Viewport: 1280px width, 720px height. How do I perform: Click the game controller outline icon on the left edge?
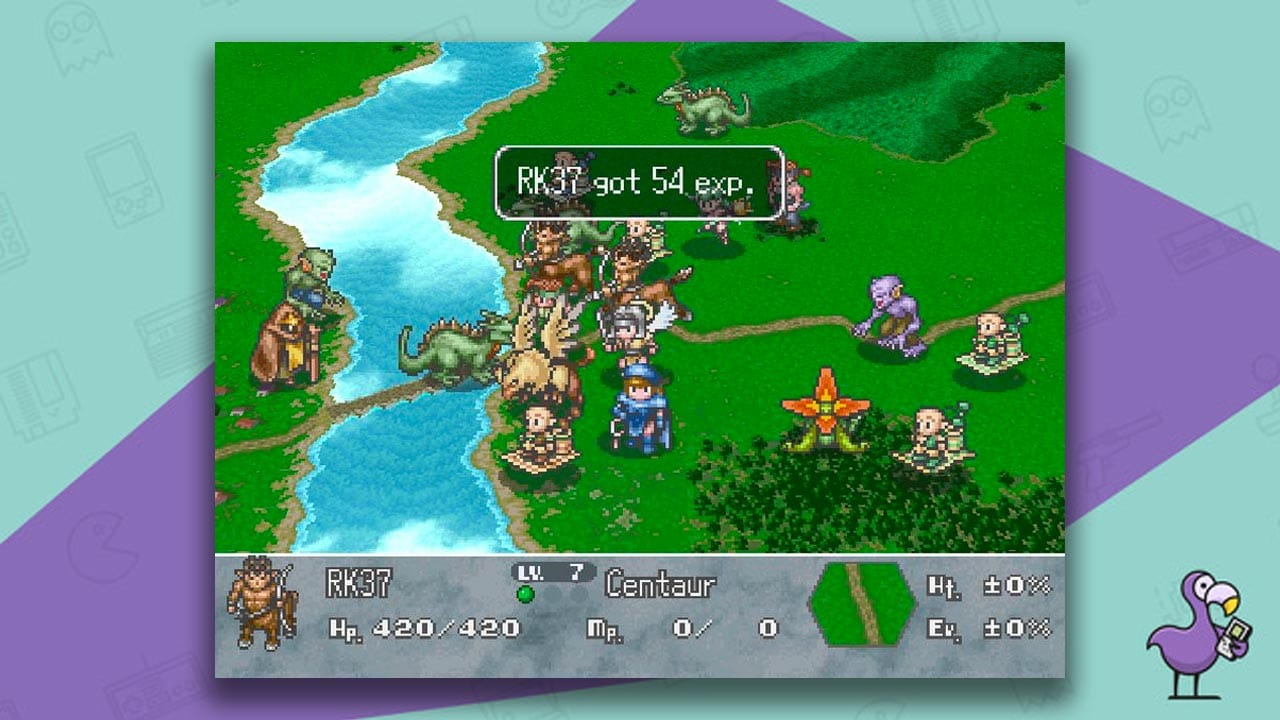[150, 695]
